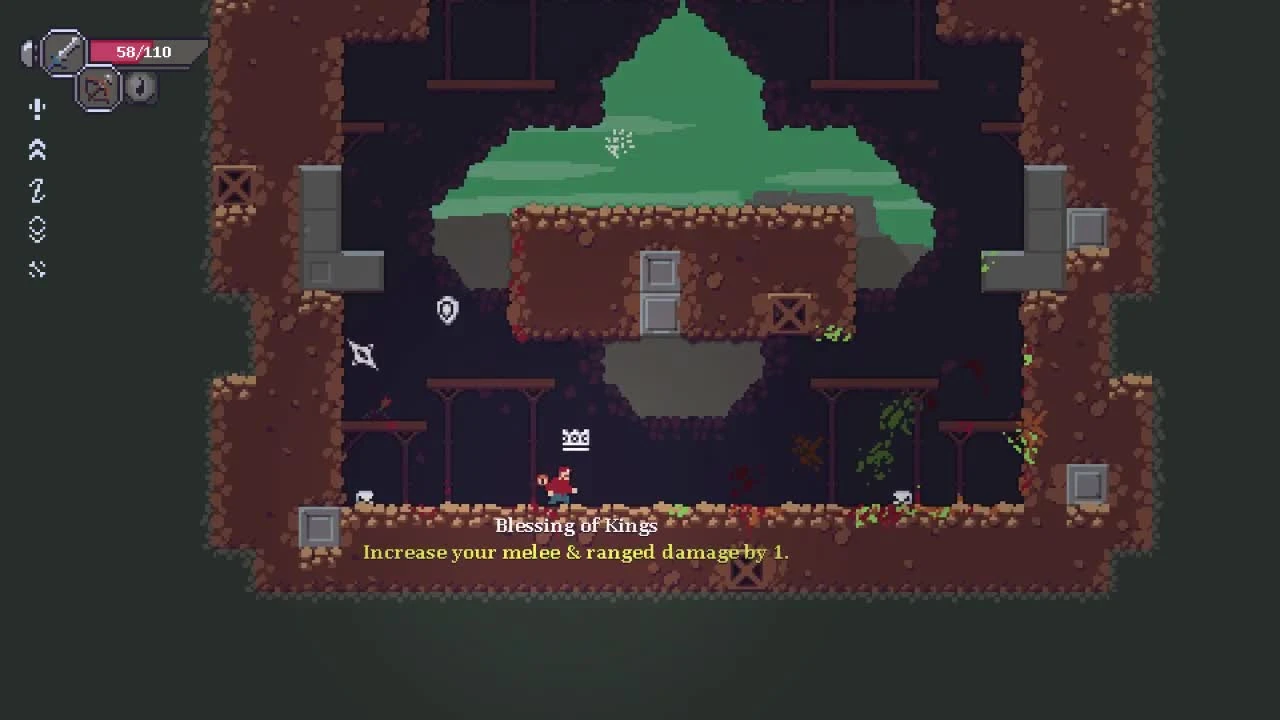Click the double-chevron jump icon in sidebar
The image size is (1280, 720).
[x=37, y=150]
